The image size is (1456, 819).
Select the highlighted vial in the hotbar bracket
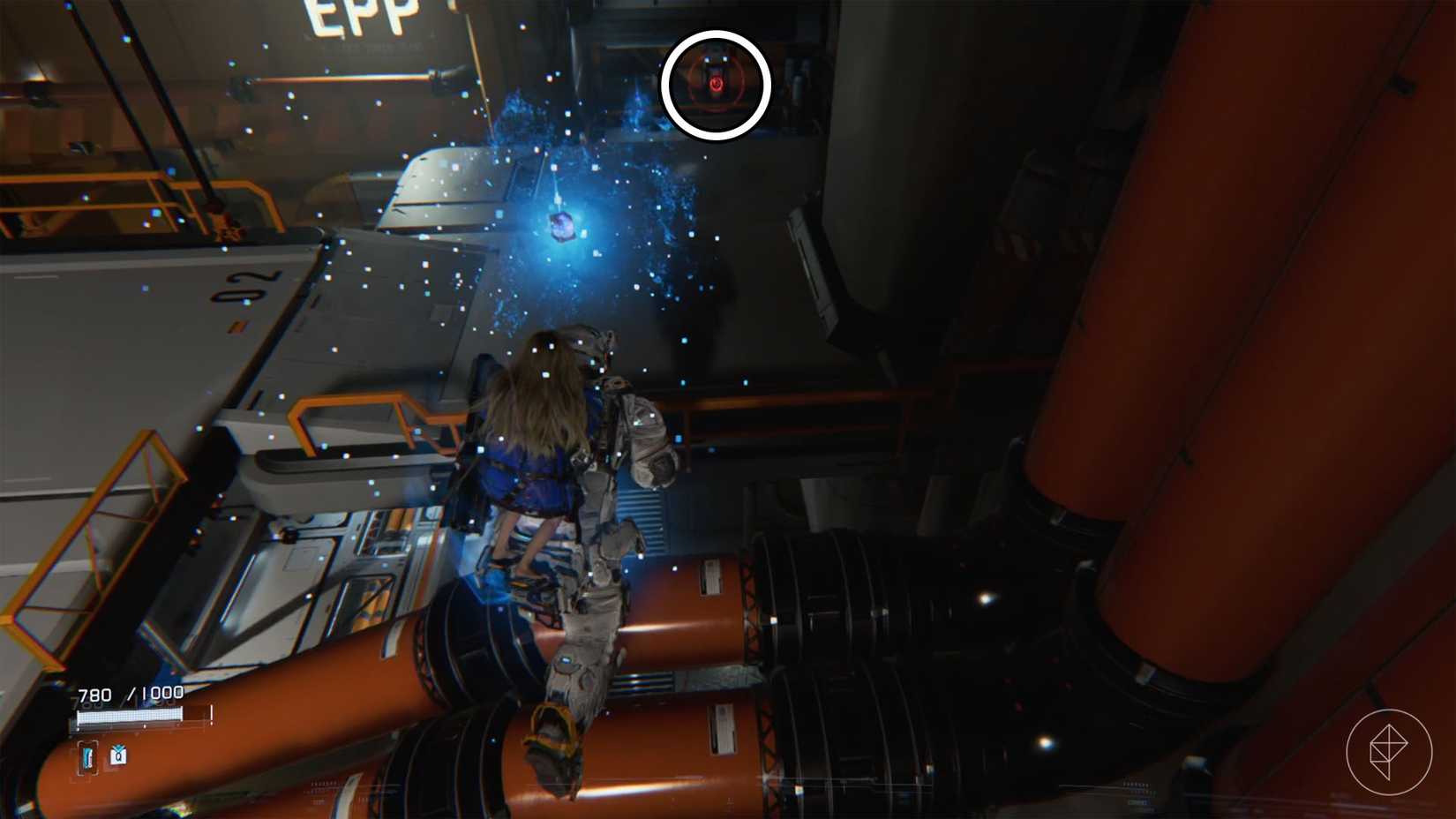click(x=87, y=756)
